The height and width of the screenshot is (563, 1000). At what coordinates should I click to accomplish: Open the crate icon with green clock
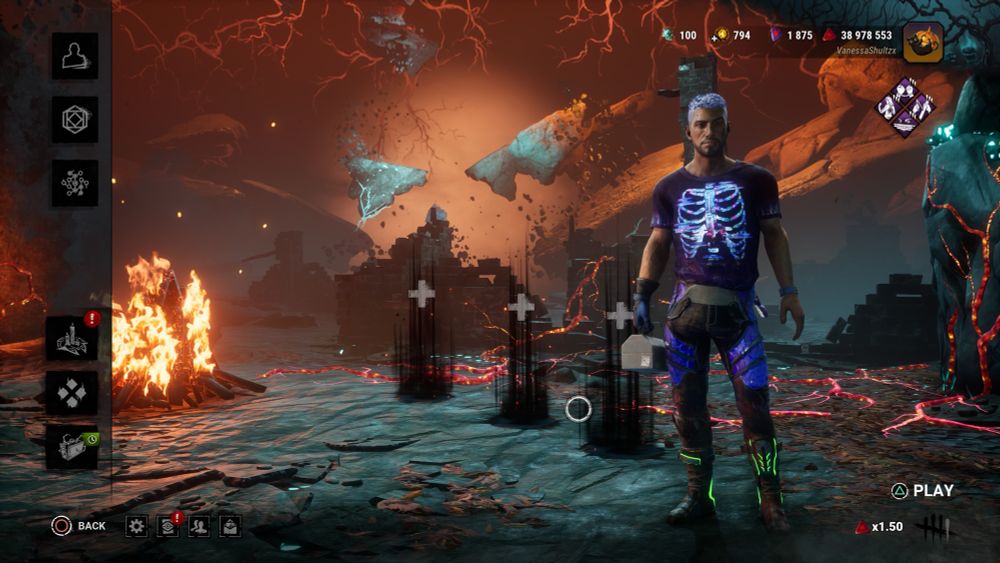pos(73,447)
